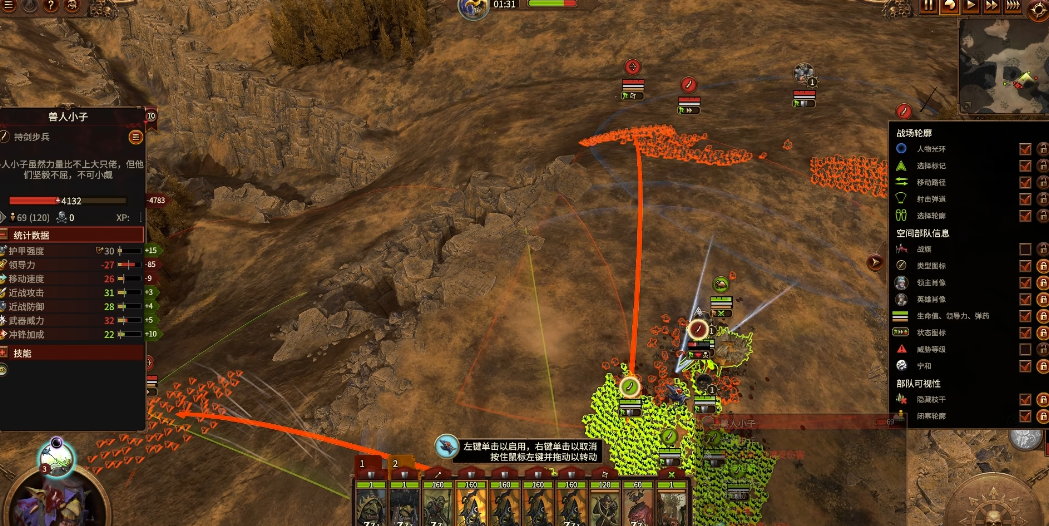Viewport: 1049px width, 526px height.
Task: Toggle the 领主肖像 checkbox
Action: pos(1025,283)
